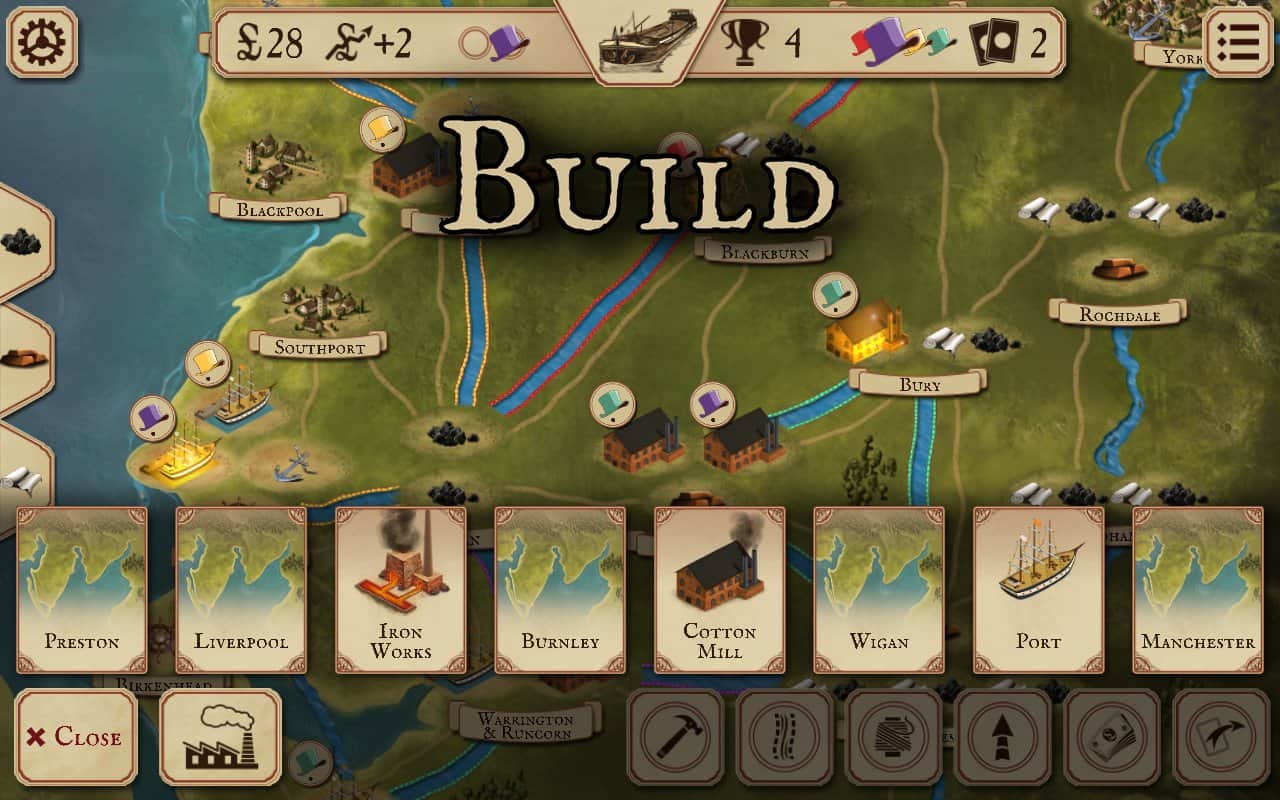Select the Wigan location card
The height and width of the screenshot is (800, 1280).
[x=879, y=590]
